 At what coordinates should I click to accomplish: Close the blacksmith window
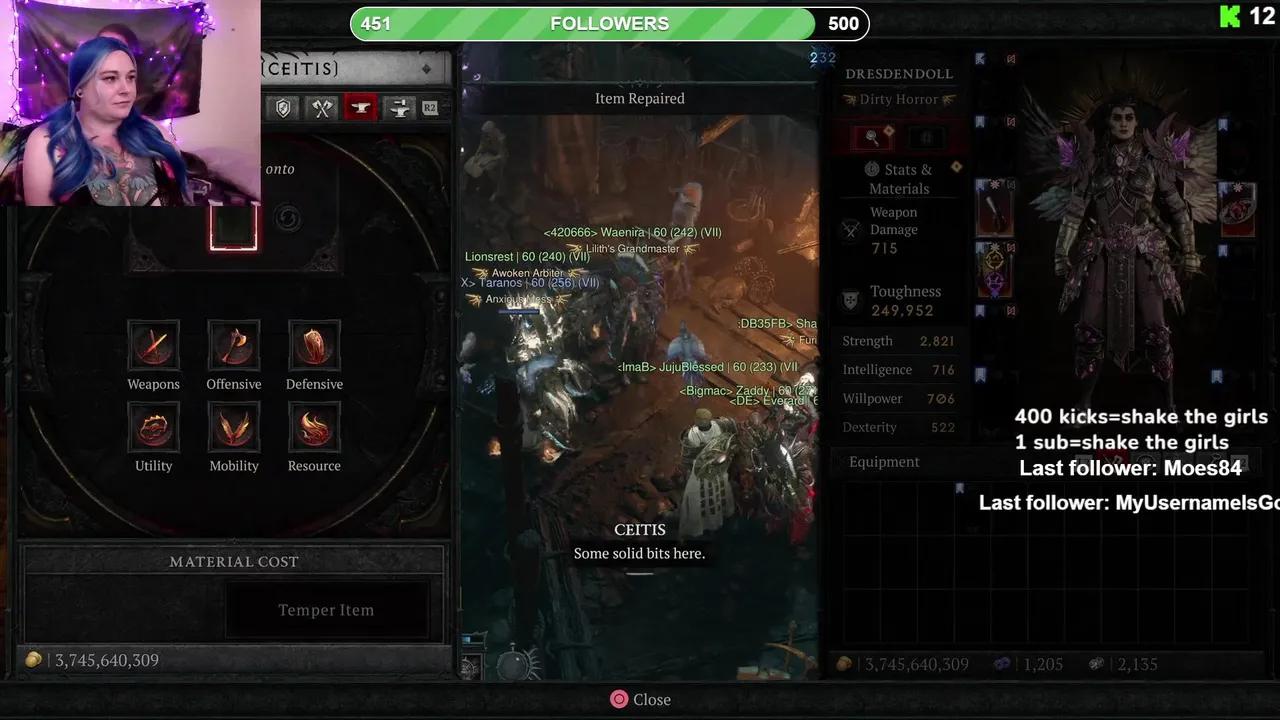click(x=640, y=700)
